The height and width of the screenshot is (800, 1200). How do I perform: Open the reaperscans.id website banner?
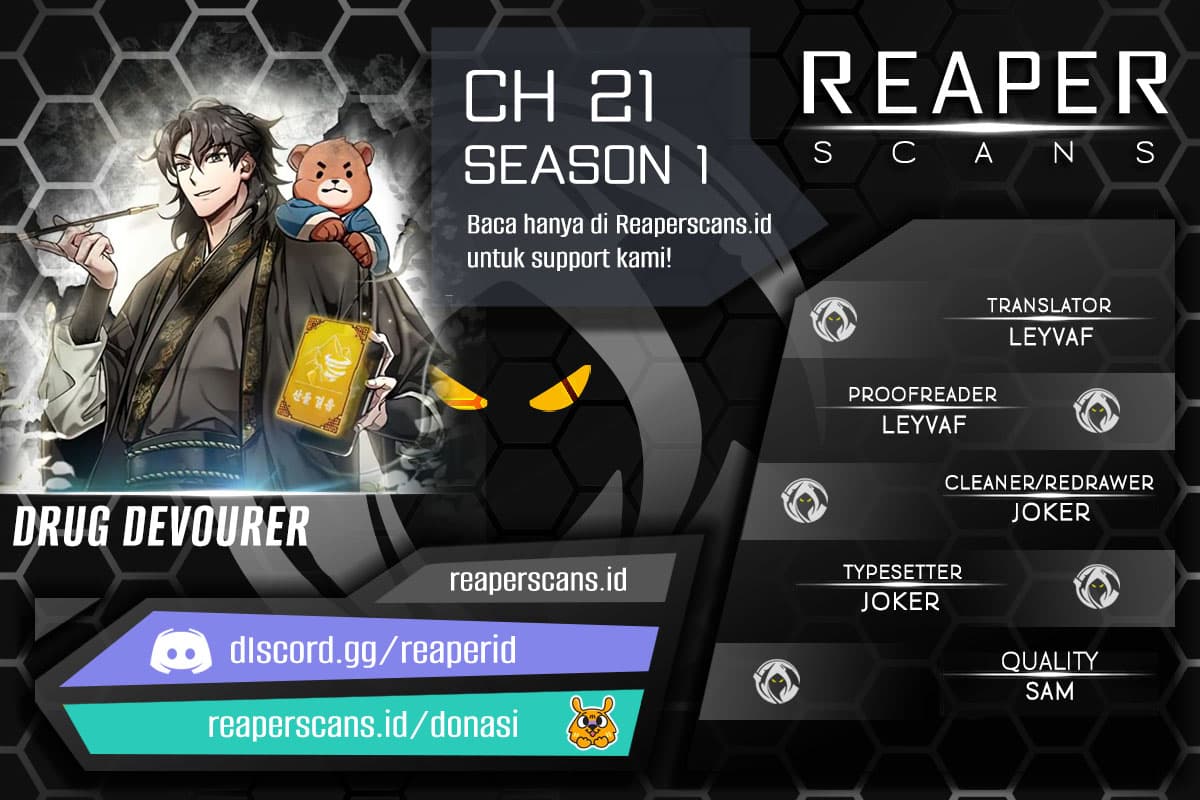538,579
